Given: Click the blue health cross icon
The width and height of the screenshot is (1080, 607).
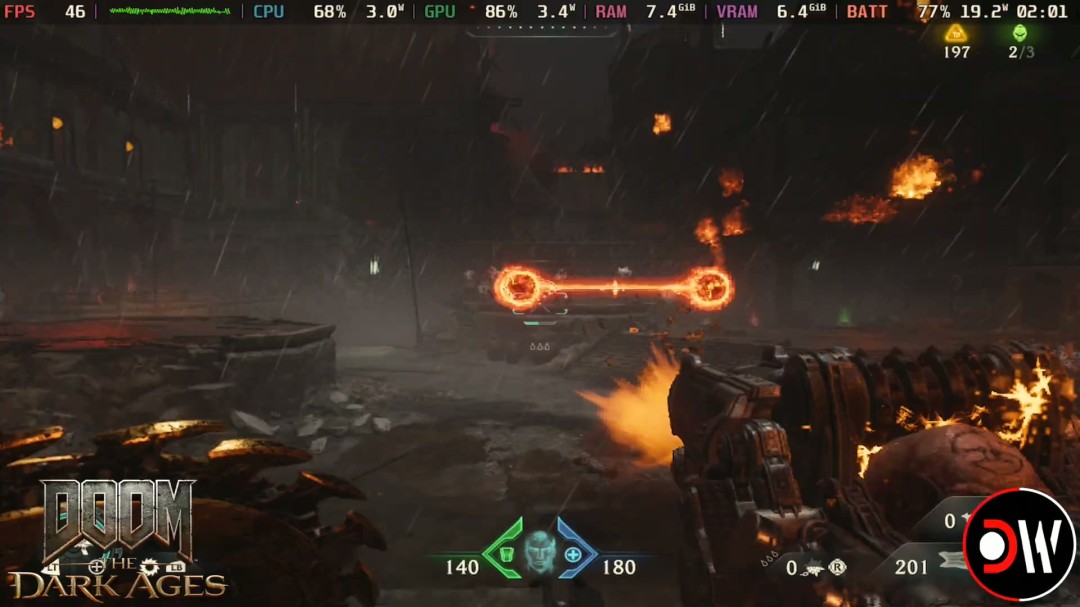Looking at the screenshot, I should 573,554.
